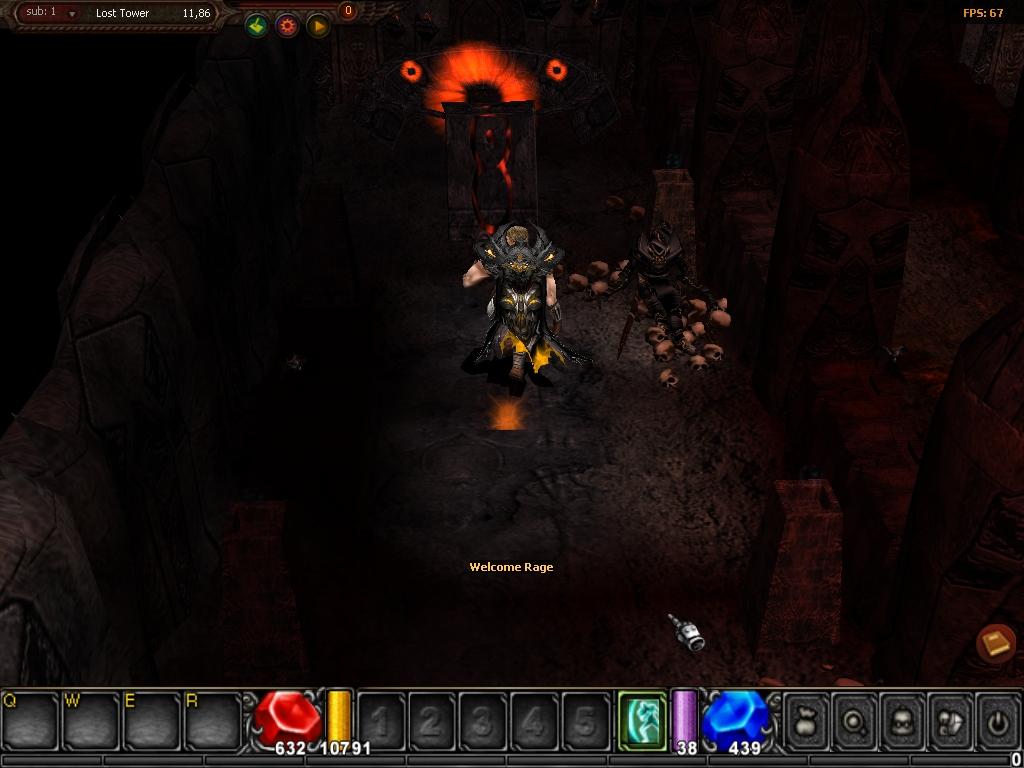Open settings with the red gear icon

pyautogui.click(x=288, y=26)
